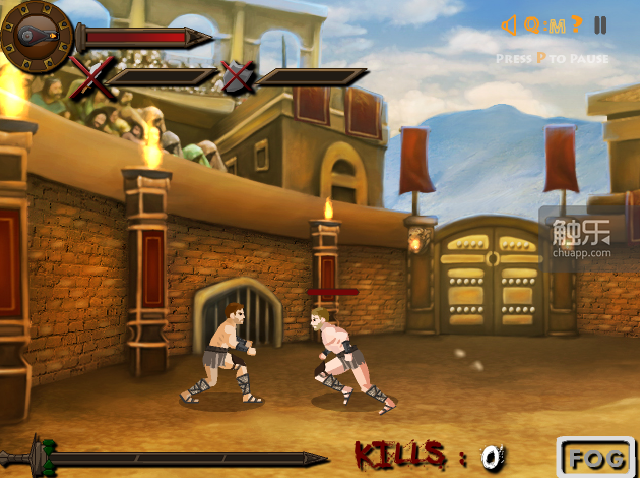Image resolution: width=640 pixels, height=478 pixels.
Task: Select the crossed-out shield slot
Action: [x=237, y=77]
